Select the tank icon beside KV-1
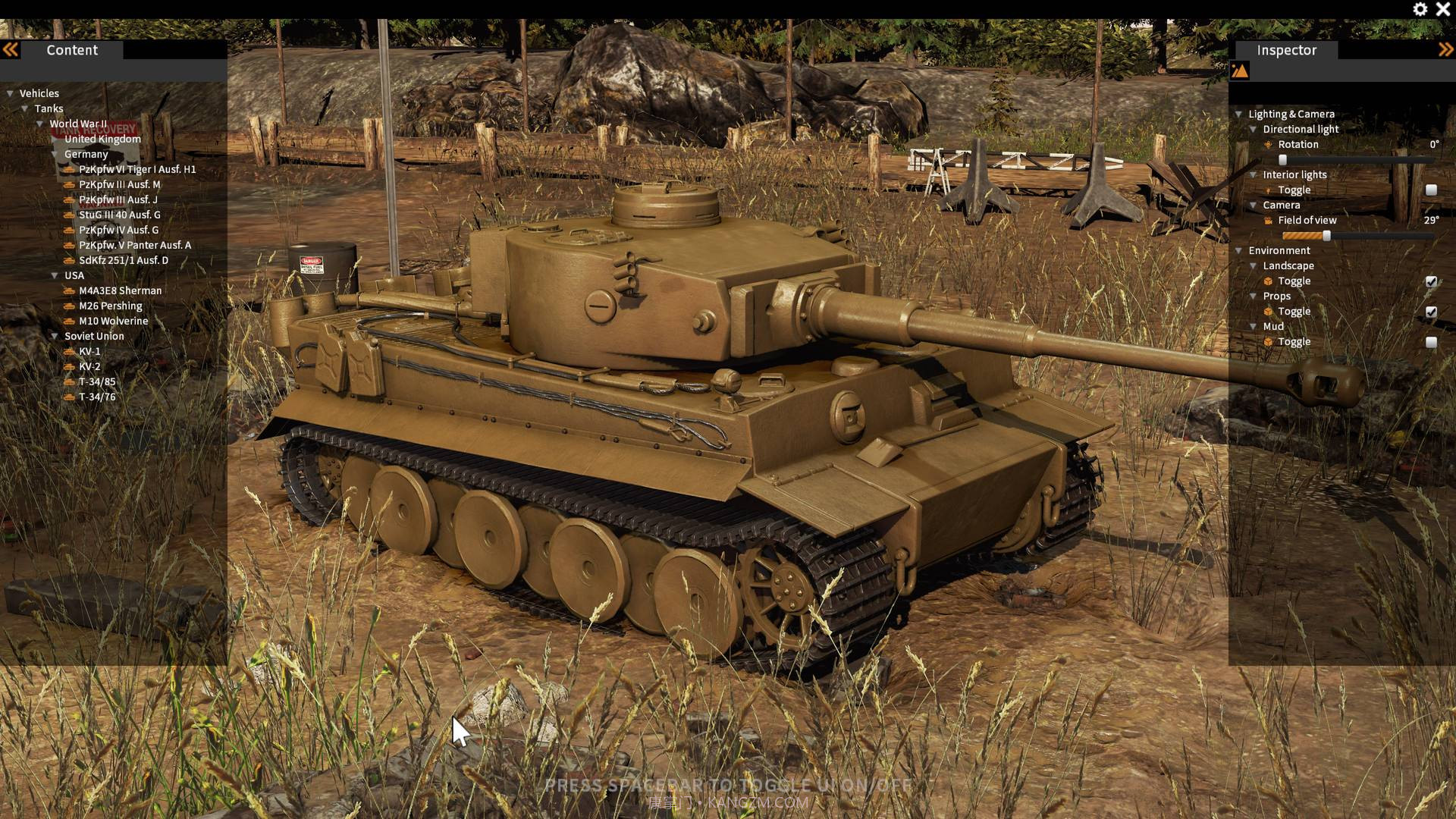This screenshot has height=819, width=1456. (68, 351)
